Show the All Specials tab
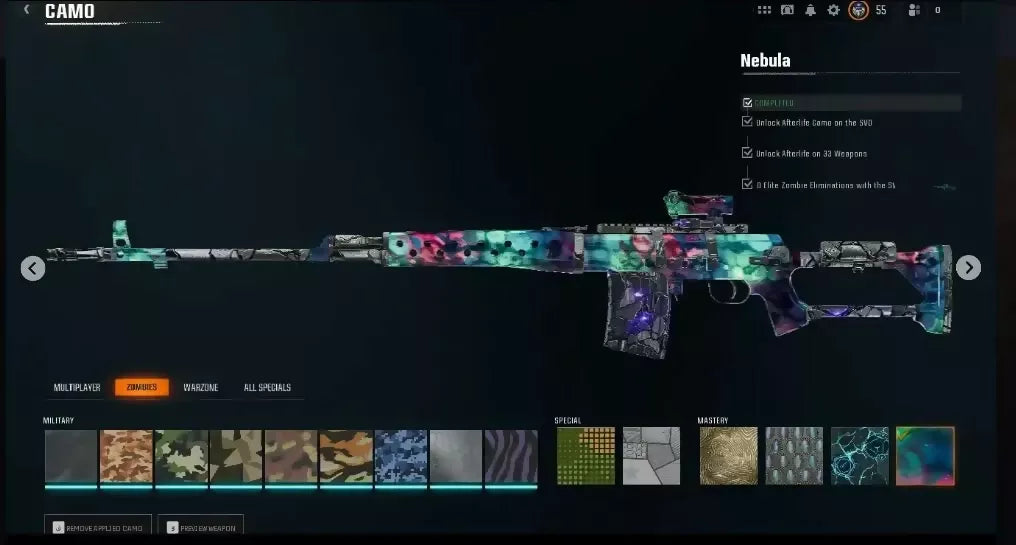 point(267,387)
